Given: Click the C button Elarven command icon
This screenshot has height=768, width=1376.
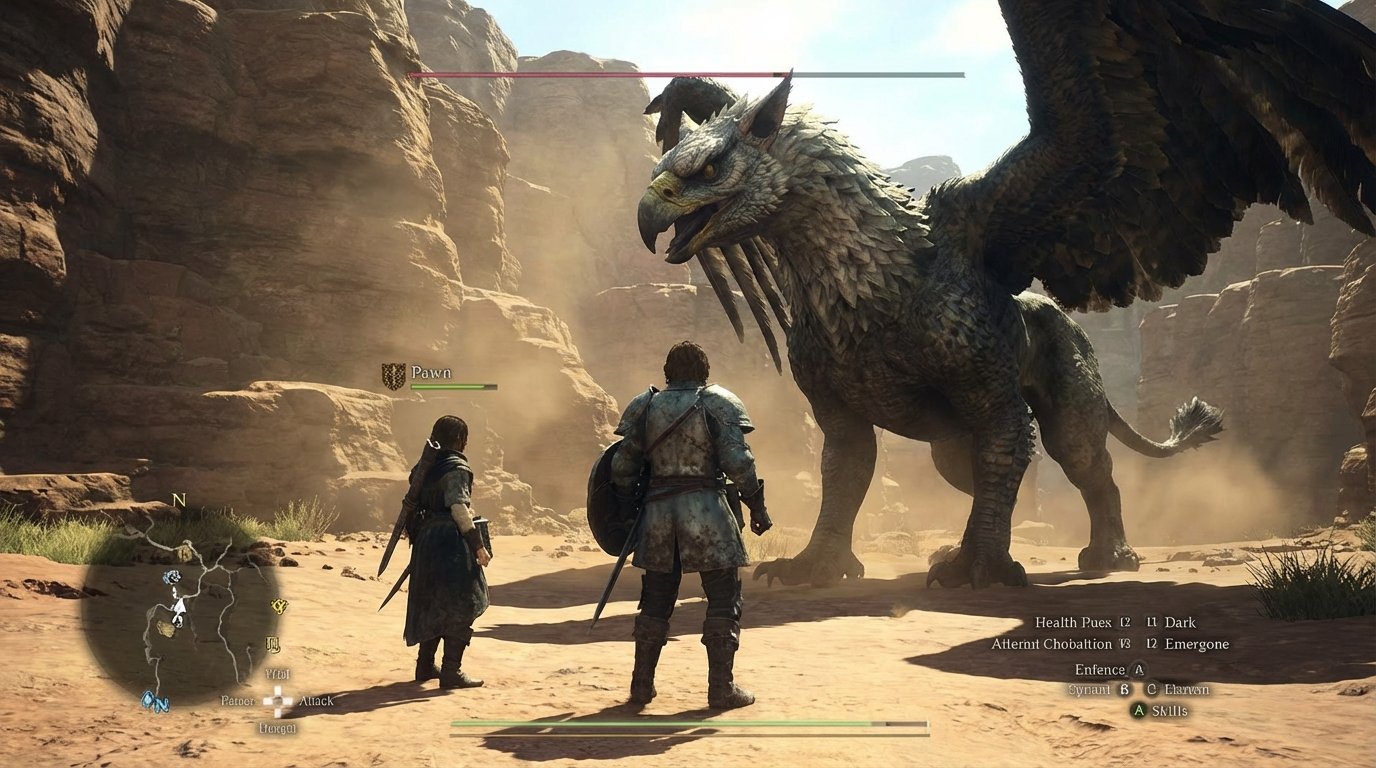Looking at the screenshot, I should click(1153, 690).
